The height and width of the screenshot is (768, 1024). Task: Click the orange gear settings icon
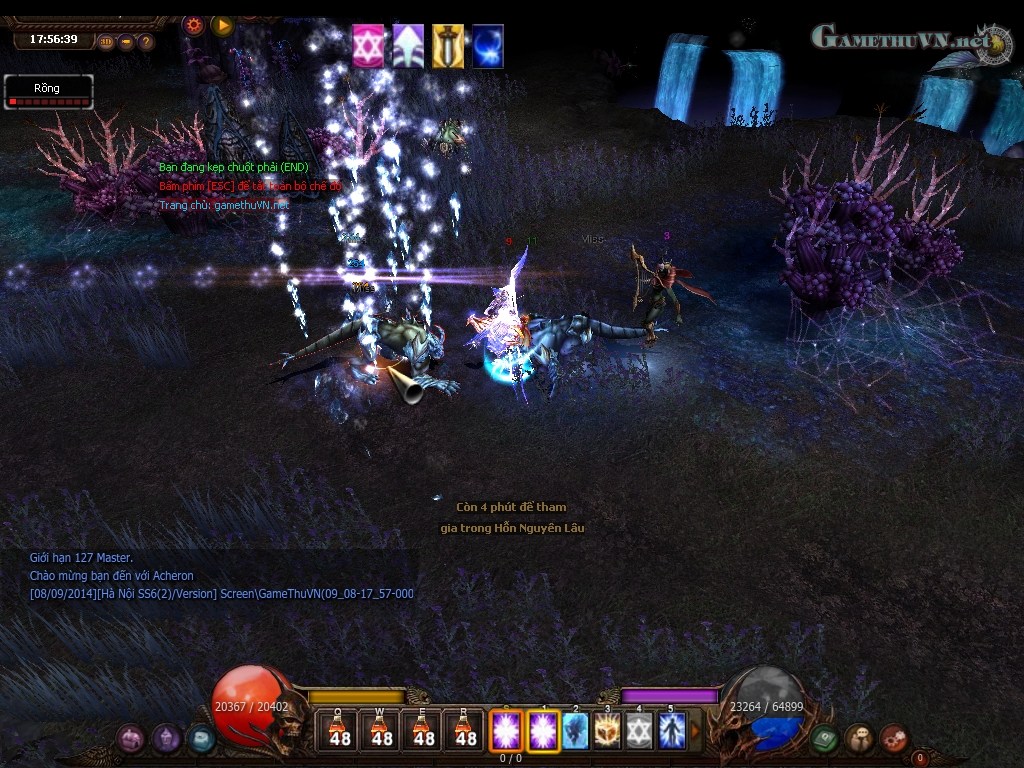[x=194, y=24]
